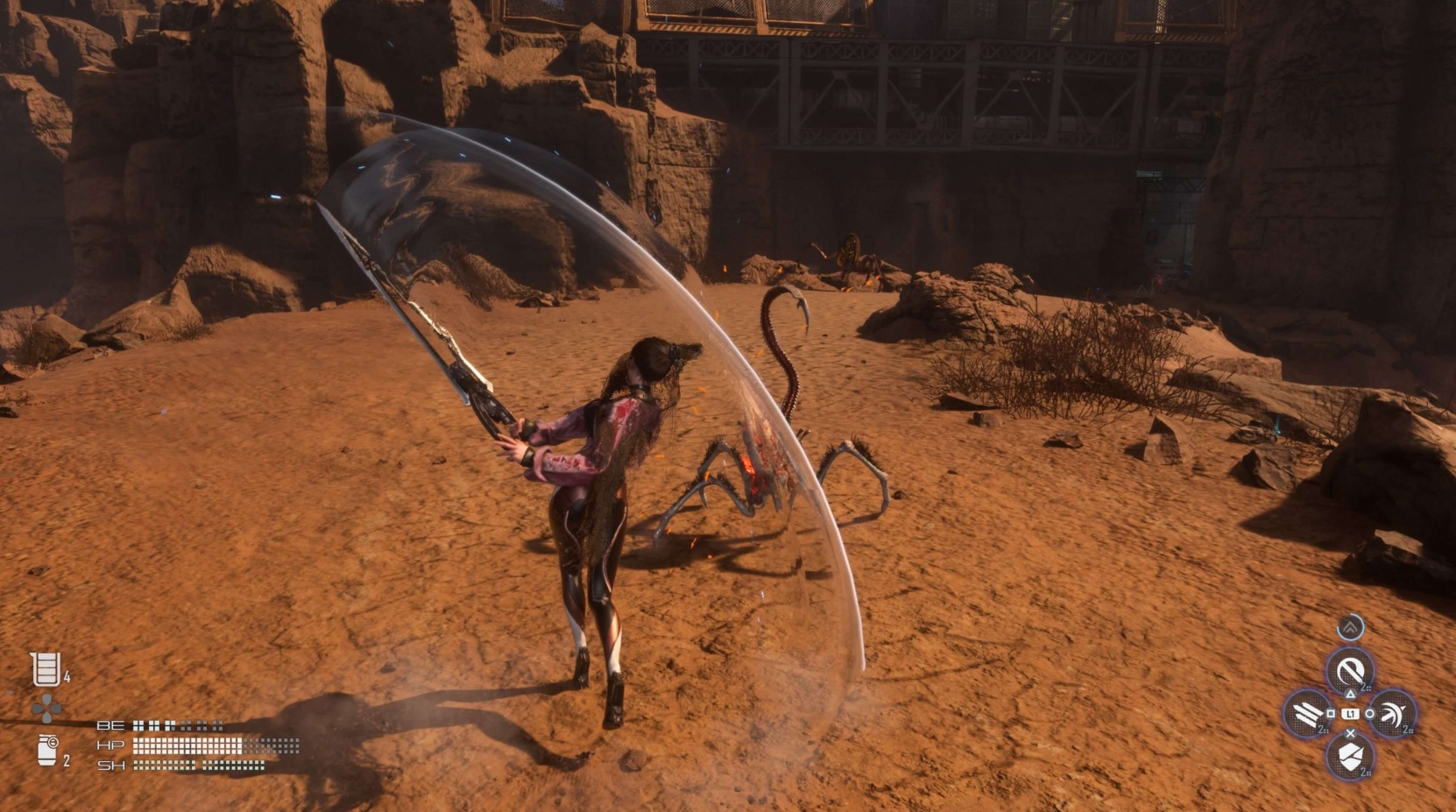The width and height of the screenshot is (1456, 812).
Task: Click the BE gauge label
Action: [111, 725]
